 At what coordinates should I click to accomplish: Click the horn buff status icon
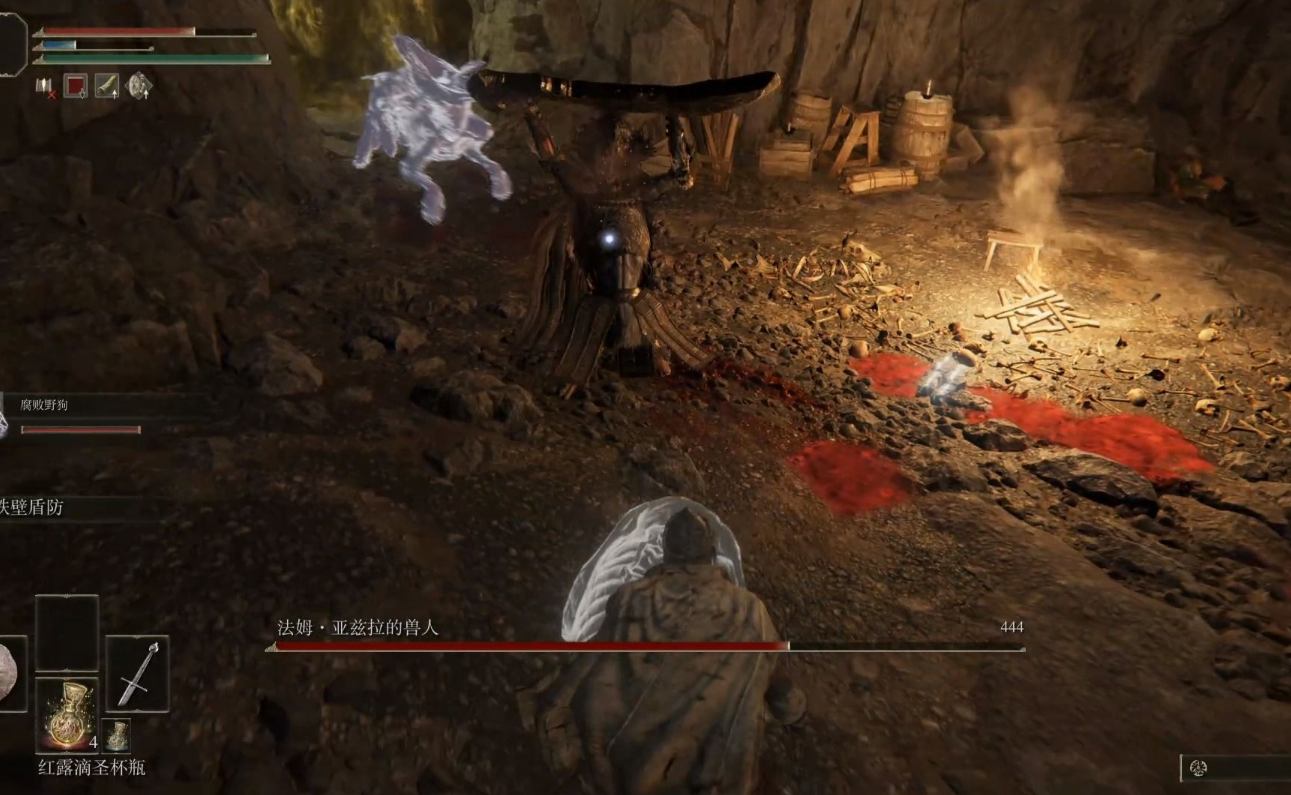pyautogui.click(x=107, y=86)
